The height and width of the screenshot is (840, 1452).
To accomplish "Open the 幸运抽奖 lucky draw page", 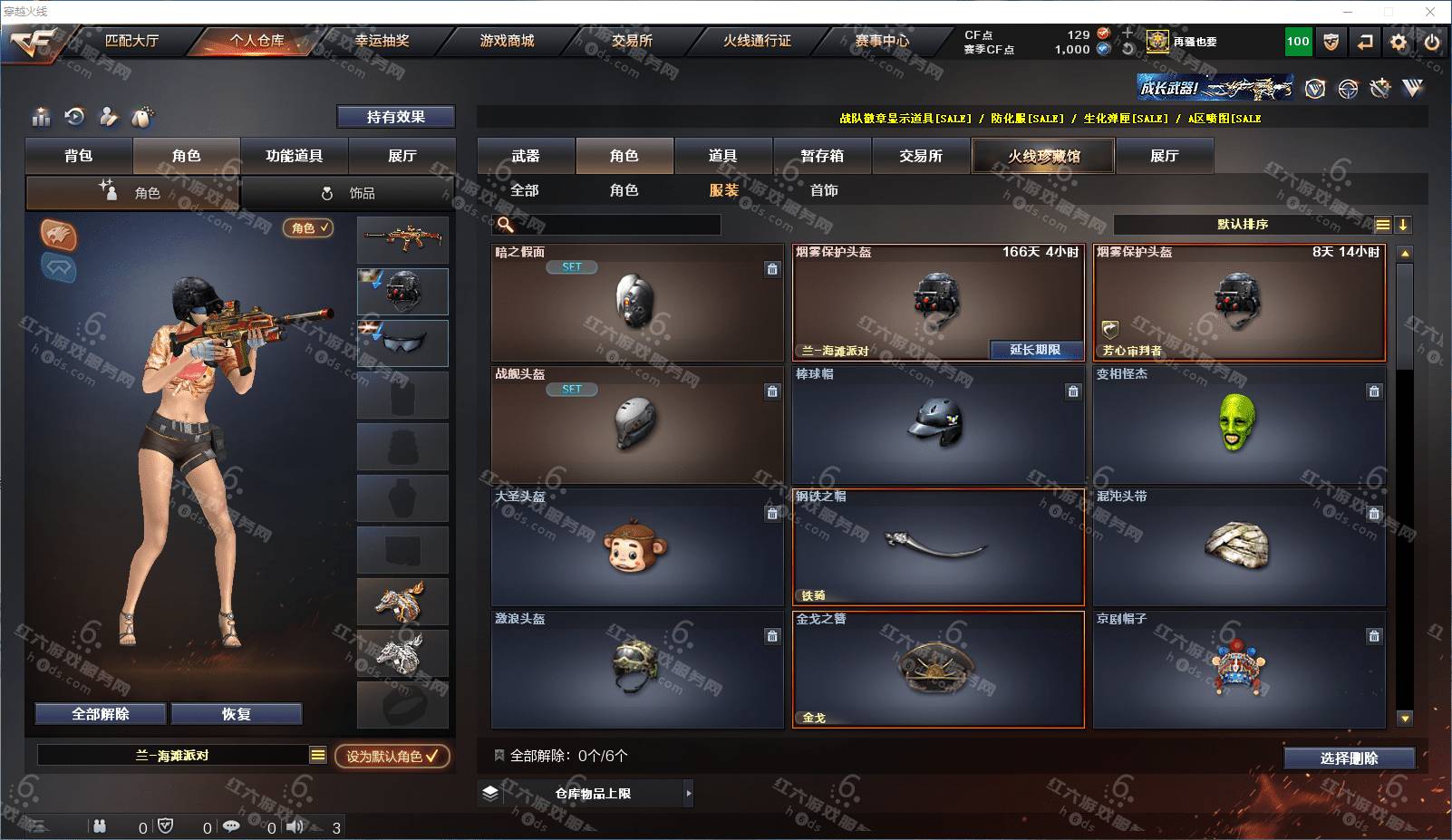I will pos(382,41).
